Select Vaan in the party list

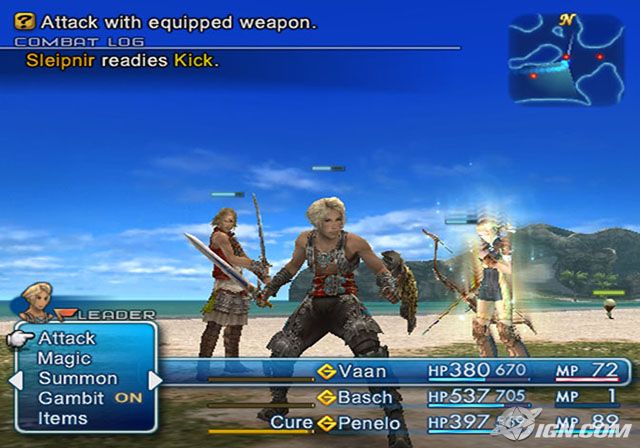coord(362,371)
